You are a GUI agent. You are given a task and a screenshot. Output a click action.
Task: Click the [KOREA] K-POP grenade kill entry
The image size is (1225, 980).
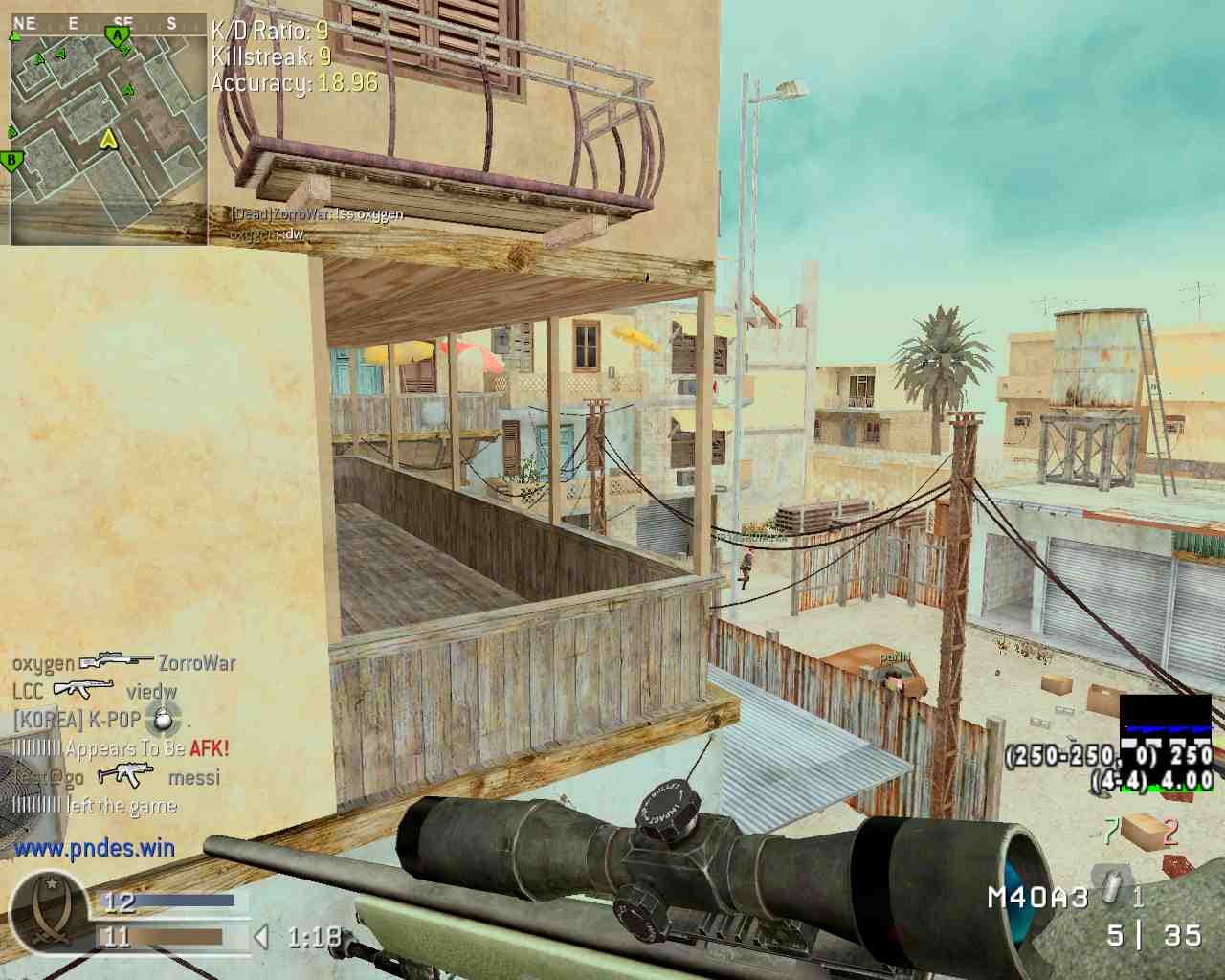click(101, 719)
